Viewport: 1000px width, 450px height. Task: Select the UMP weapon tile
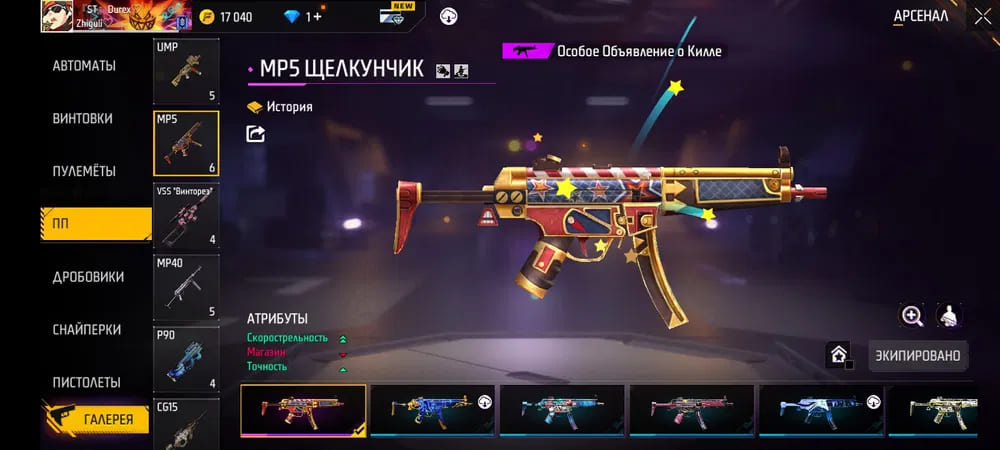[186, 71]
